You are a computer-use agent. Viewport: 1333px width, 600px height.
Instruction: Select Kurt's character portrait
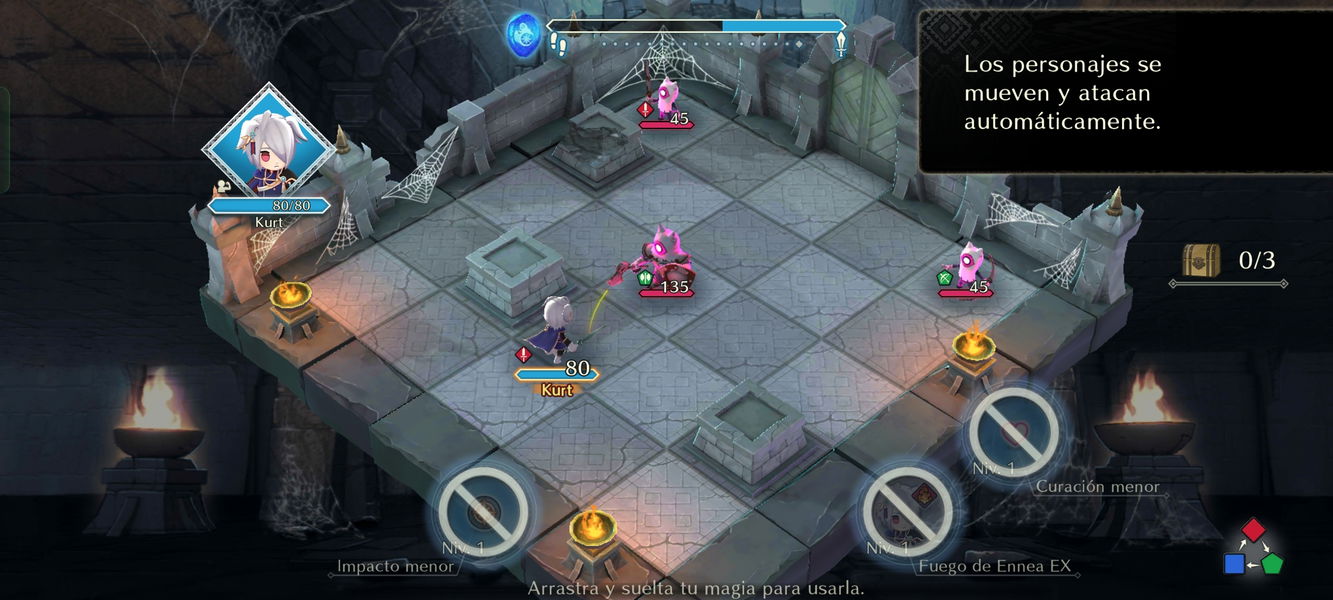point(268,147)
